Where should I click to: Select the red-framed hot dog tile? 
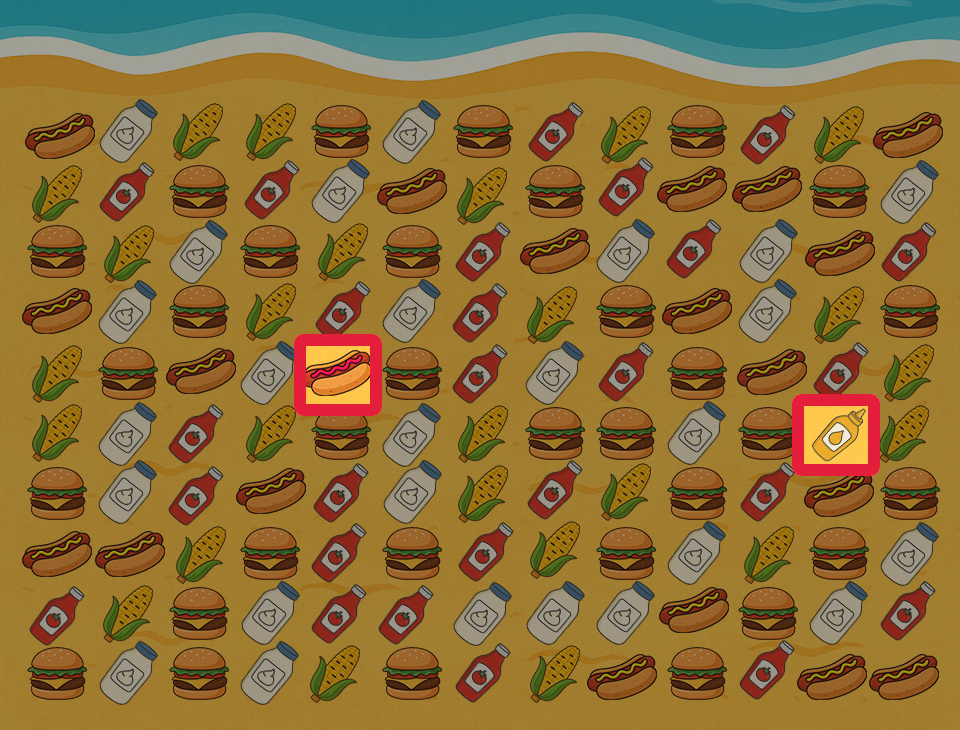pyautogui.click(x=338, y=375)
